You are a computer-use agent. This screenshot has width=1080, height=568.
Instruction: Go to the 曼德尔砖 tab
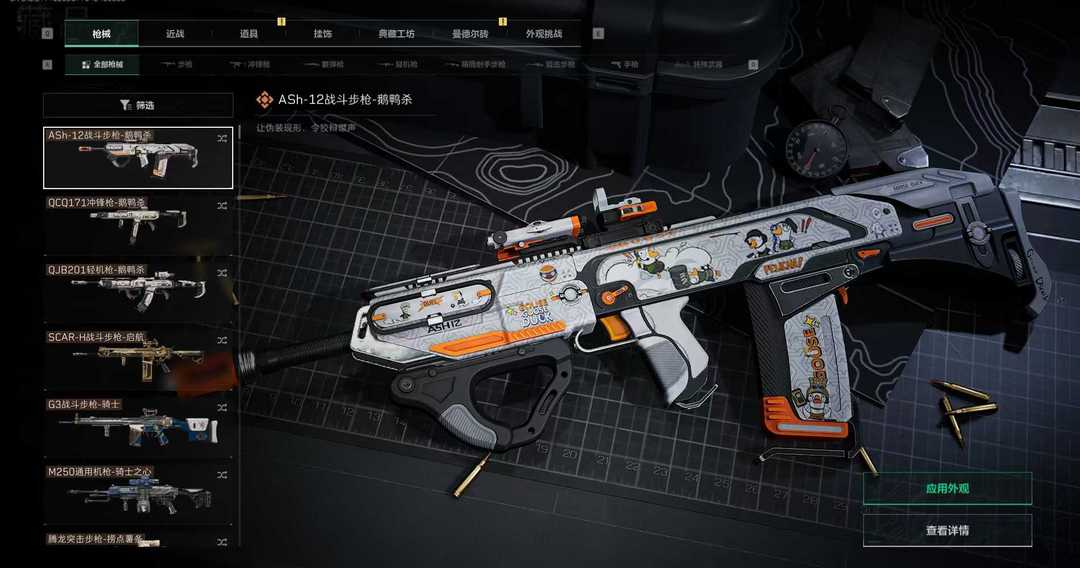(x=470, y=34)
